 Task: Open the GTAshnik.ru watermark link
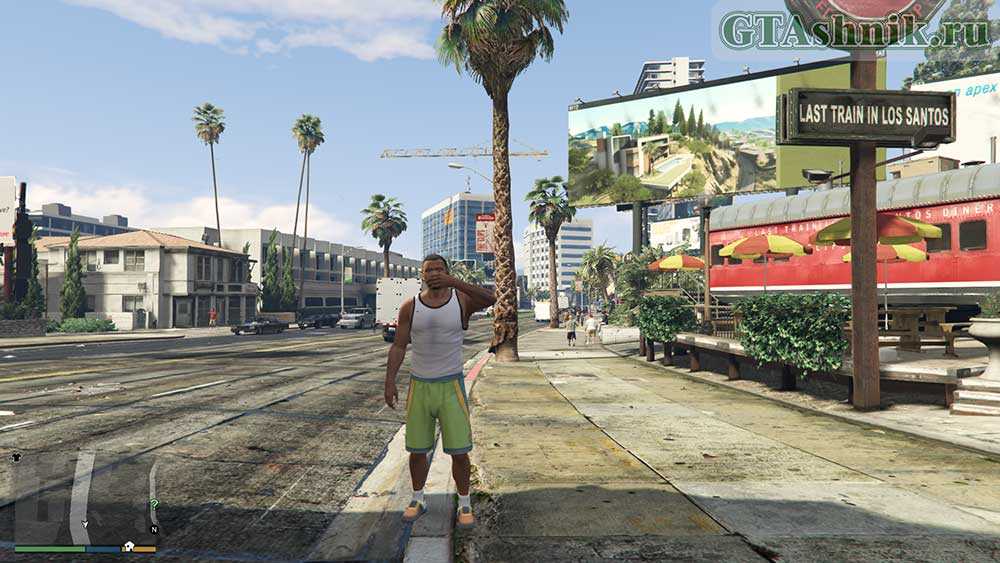853,32
